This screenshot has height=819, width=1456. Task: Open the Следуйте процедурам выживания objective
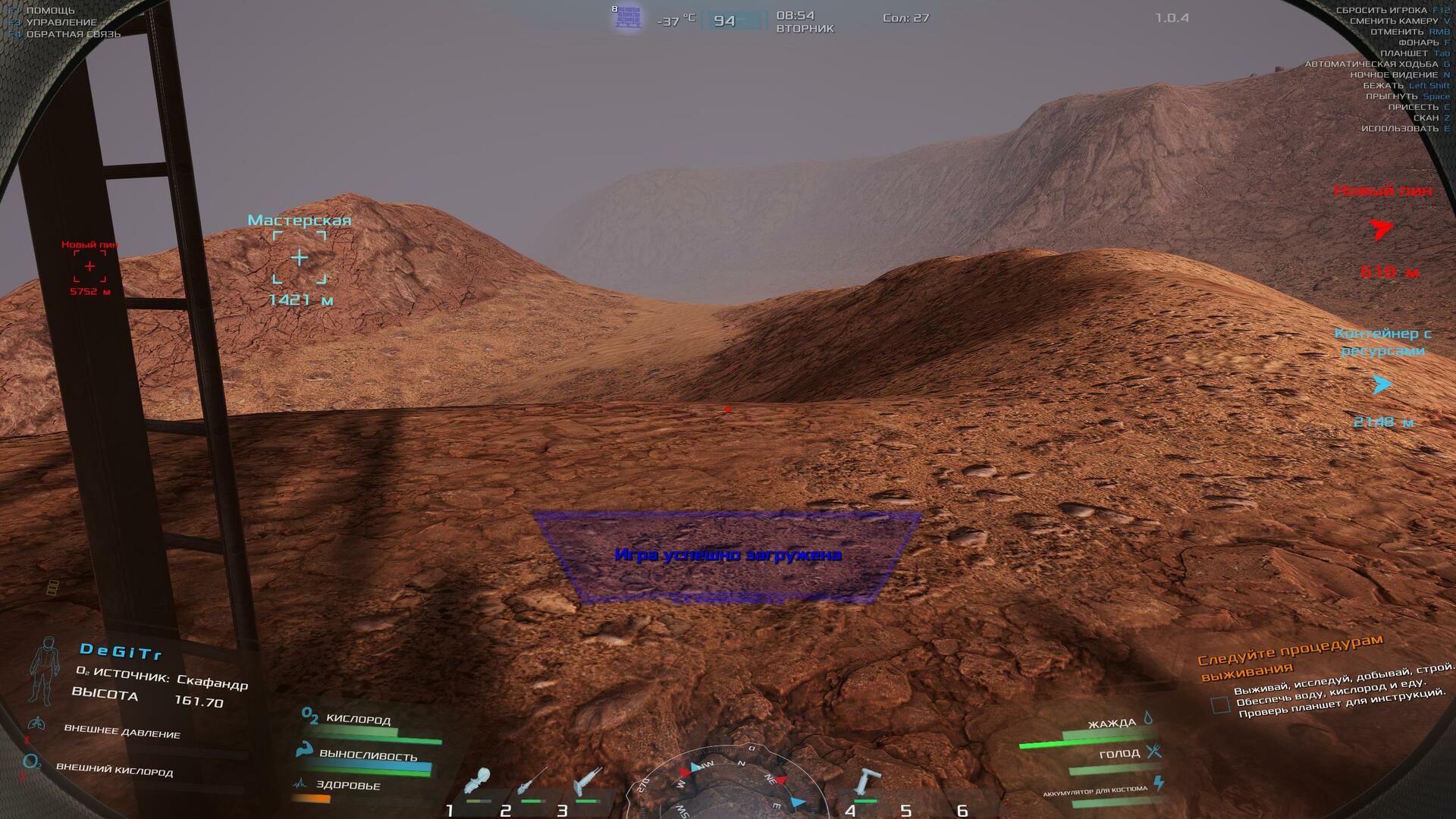pos(1289,657)
